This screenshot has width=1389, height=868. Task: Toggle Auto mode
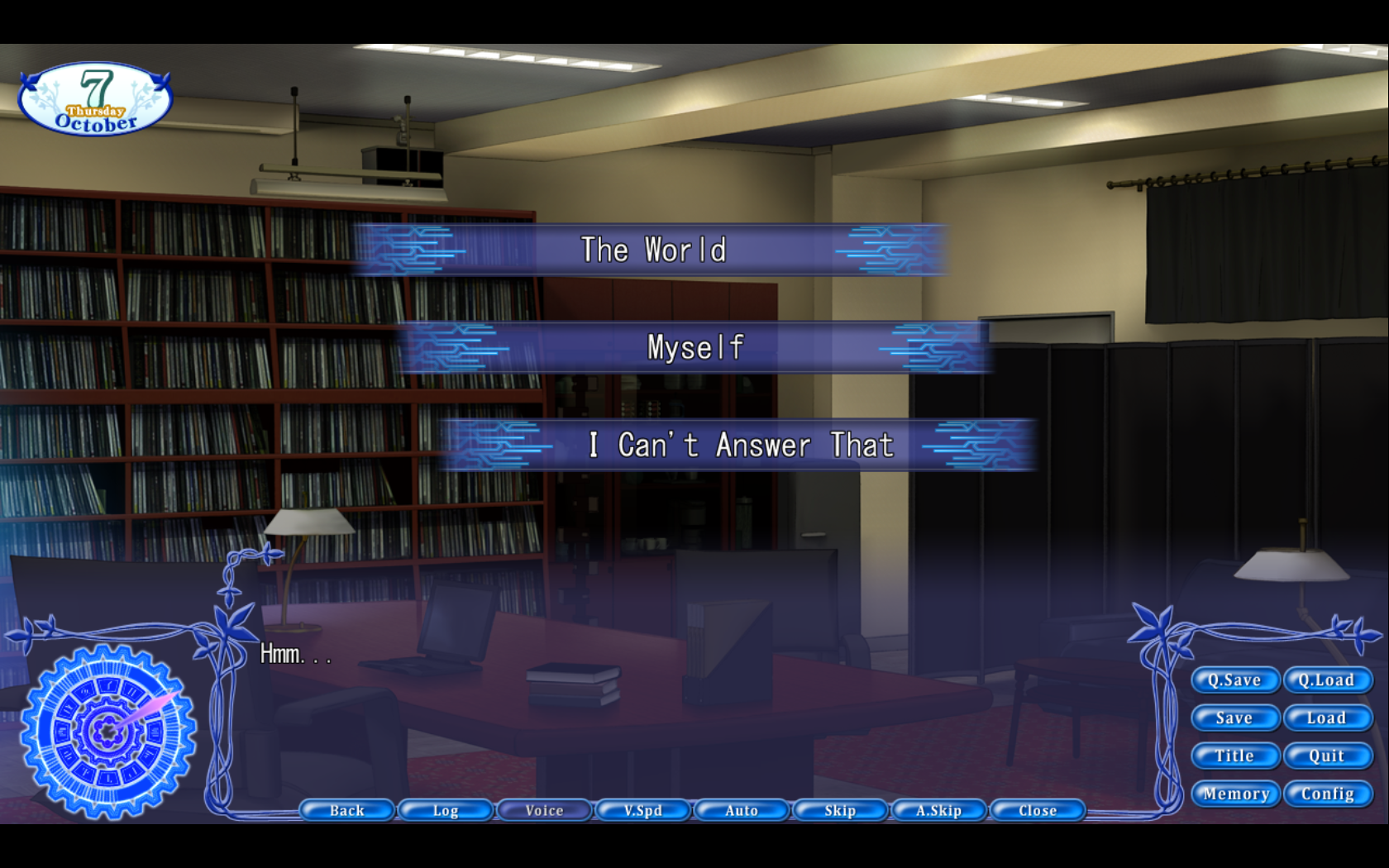pos(742,811)
